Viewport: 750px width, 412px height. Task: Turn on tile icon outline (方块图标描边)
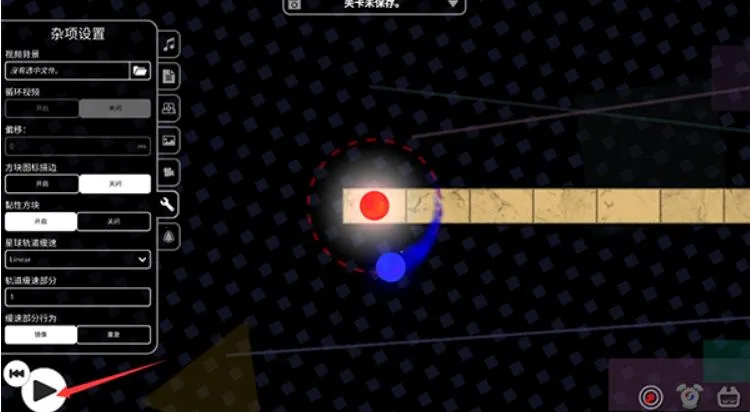42,184
